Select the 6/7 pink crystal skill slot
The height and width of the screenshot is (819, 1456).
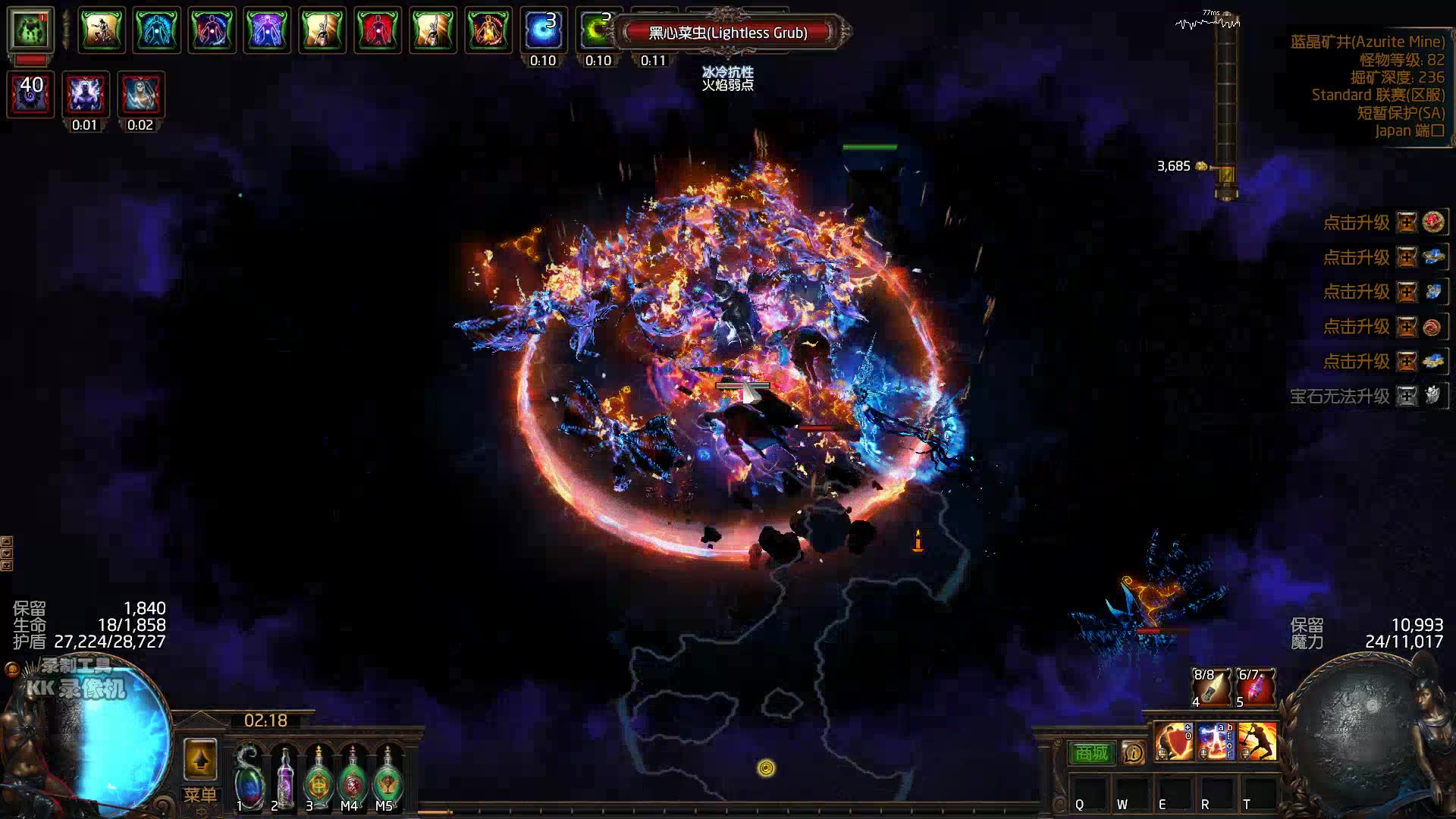click(x=1256, y=687)
